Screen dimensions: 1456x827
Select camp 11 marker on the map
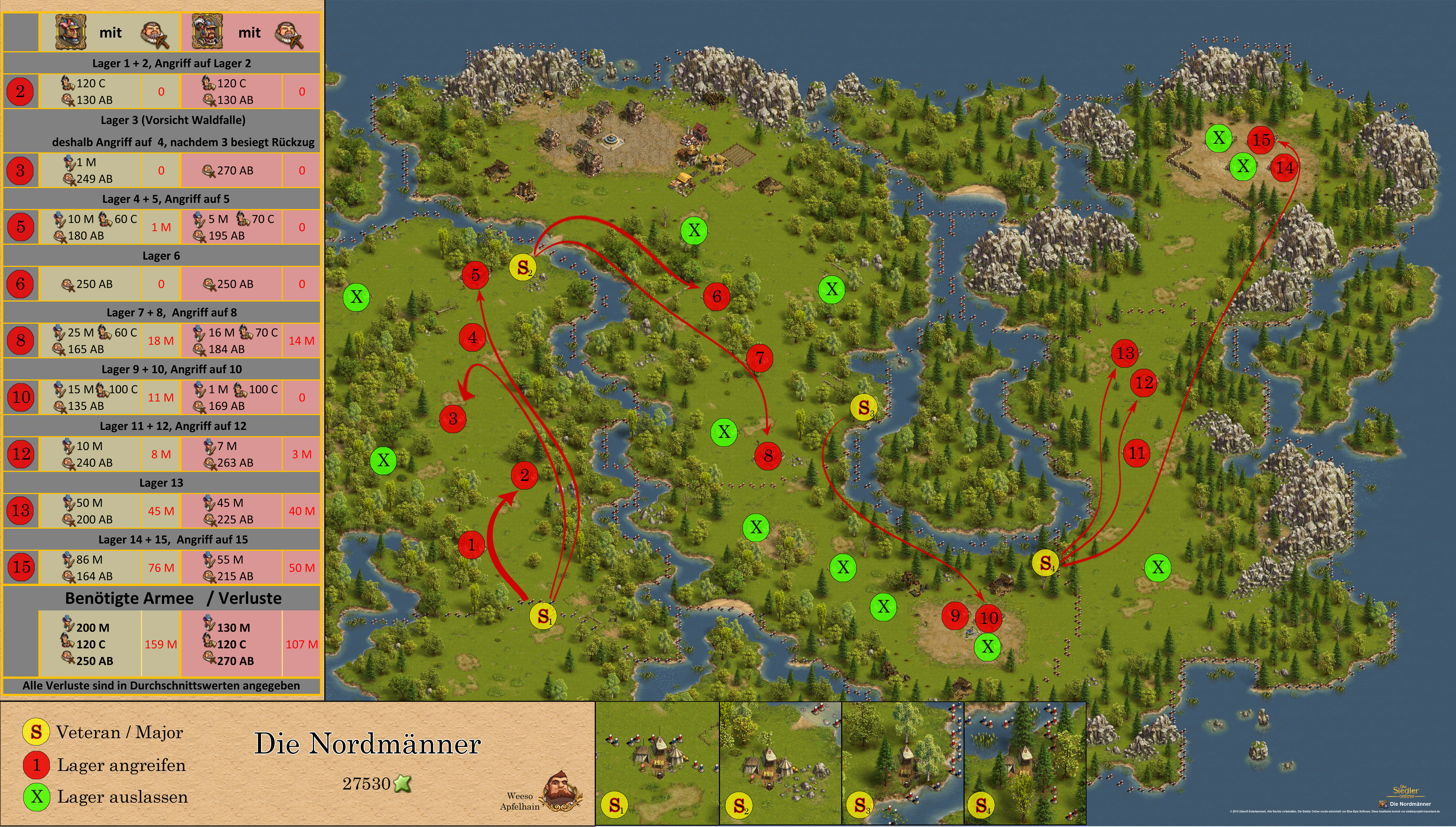[1136, 453]
